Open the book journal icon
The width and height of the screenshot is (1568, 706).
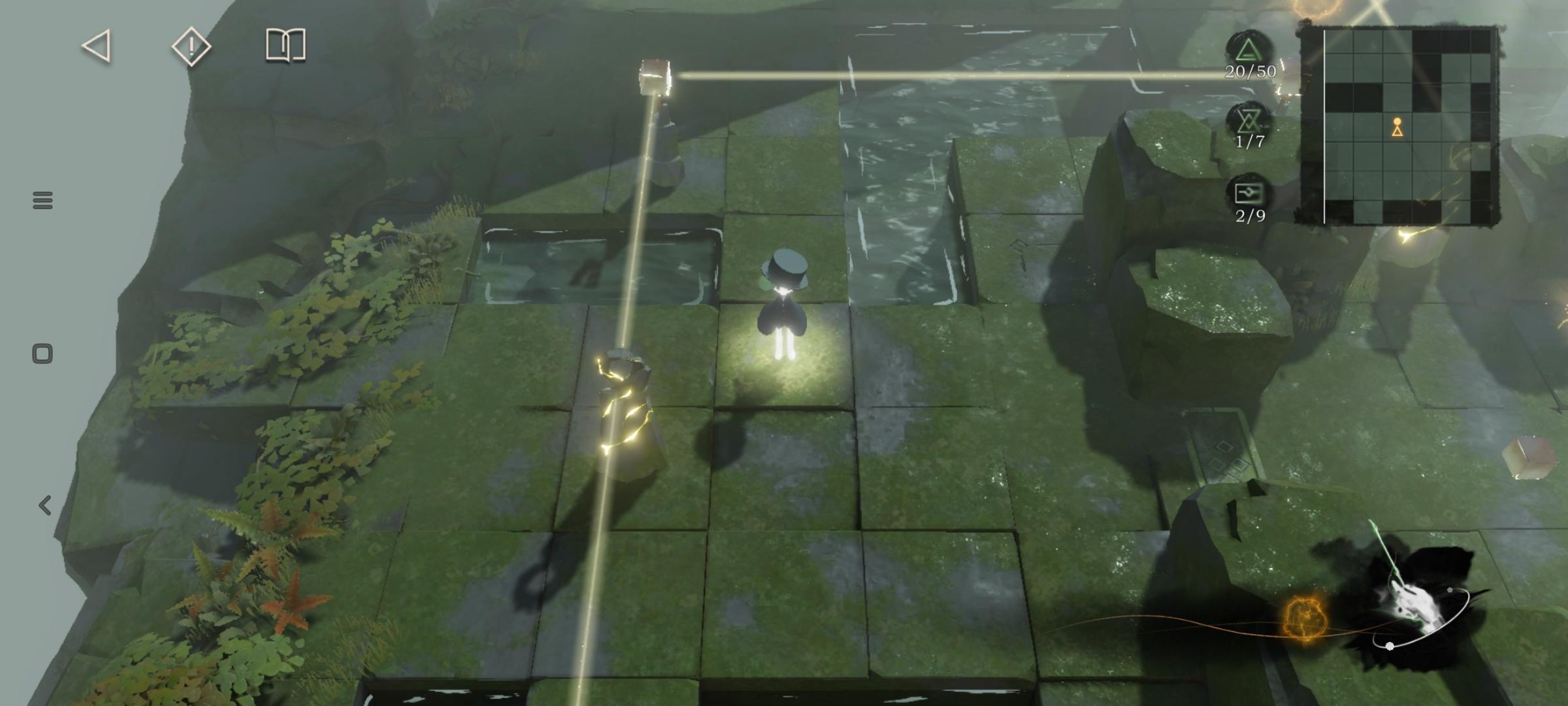click(x=286, y=46)
